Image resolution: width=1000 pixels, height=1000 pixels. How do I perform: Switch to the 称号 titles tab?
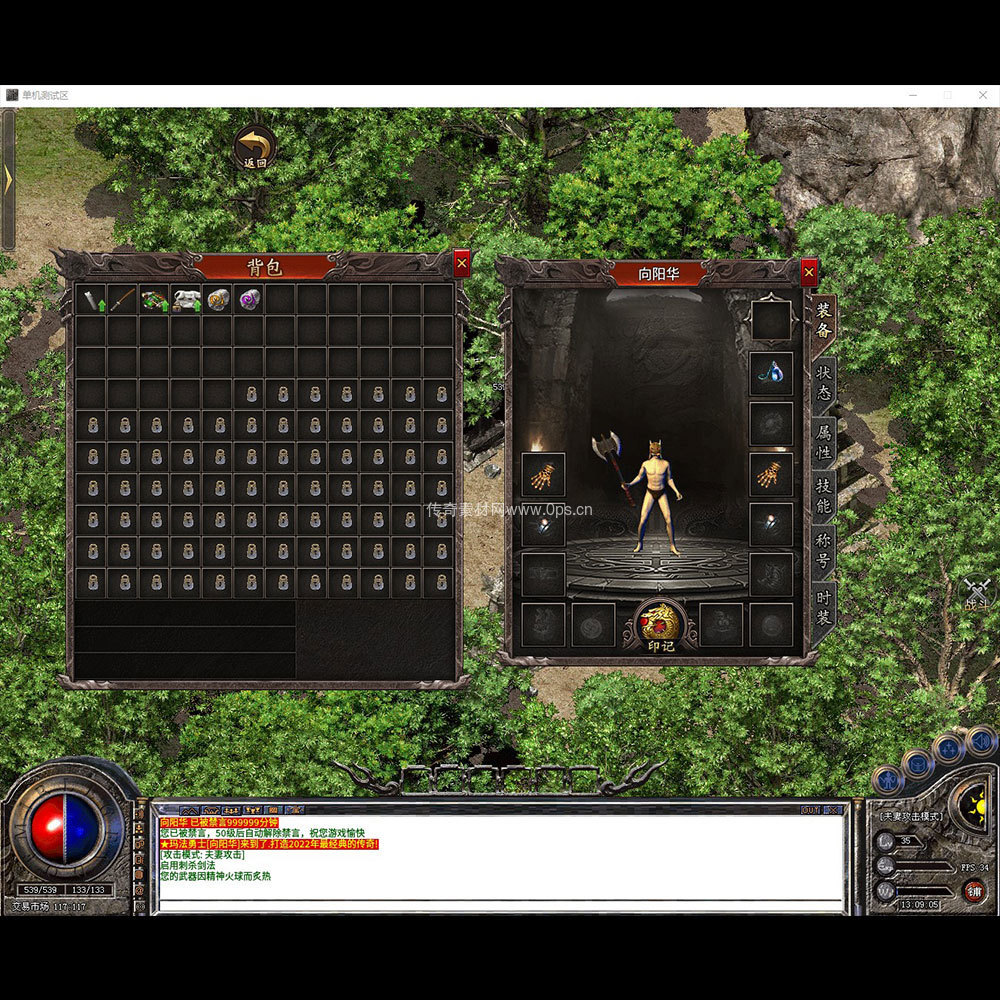(824, 552)
